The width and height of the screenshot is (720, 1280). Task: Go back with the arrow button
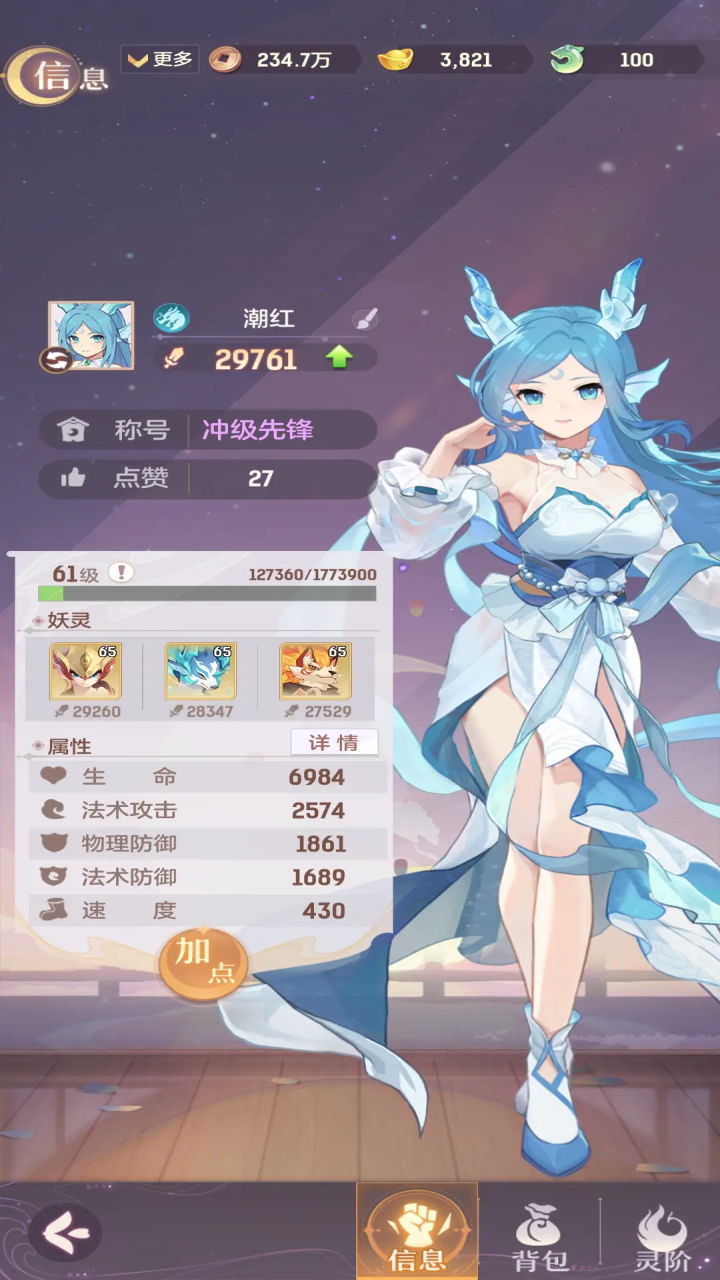click(x=65, y=1231)
